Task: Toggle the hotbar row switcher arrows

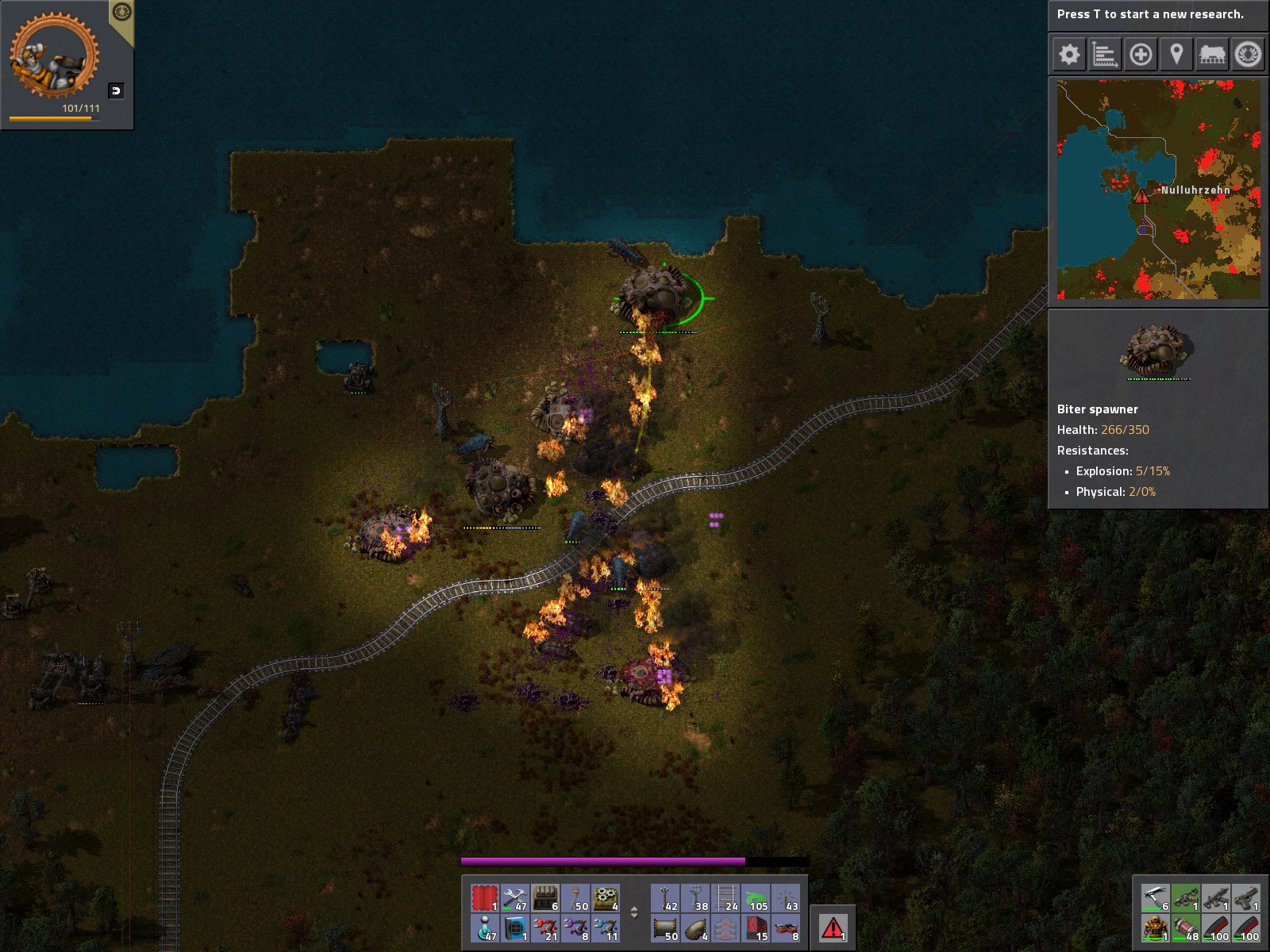Action: pyautogui.click(x=634, y=912)
